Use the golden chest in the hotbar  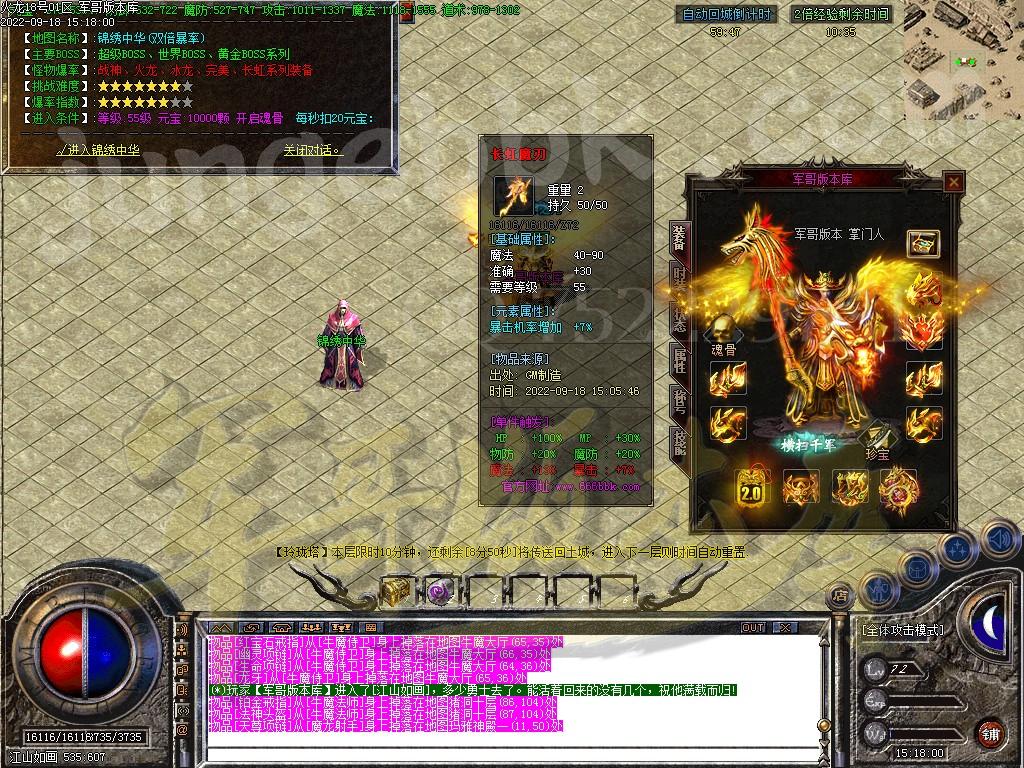pos(396,591)
